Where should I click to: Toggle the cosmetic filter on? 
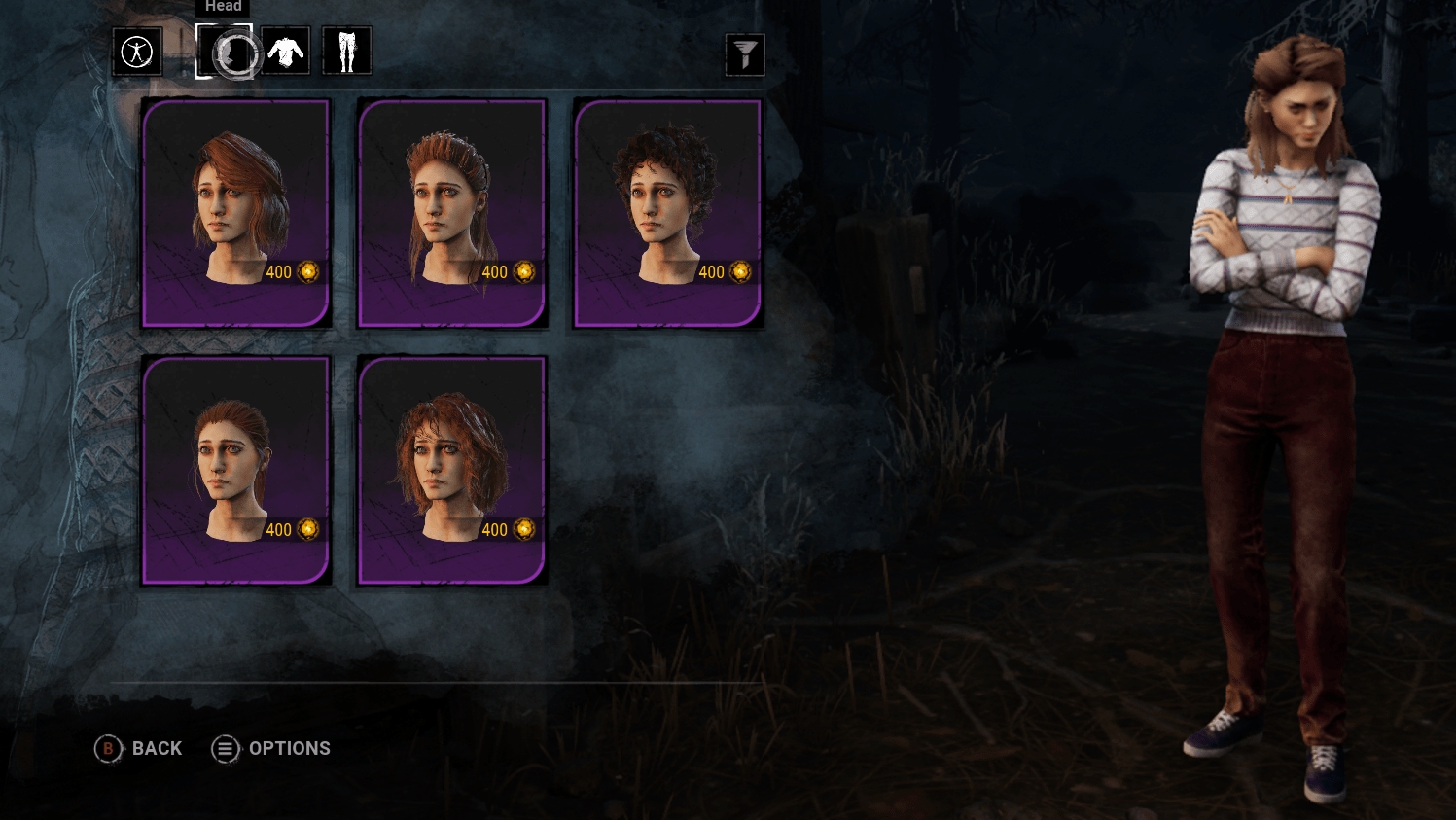point(743,55)
